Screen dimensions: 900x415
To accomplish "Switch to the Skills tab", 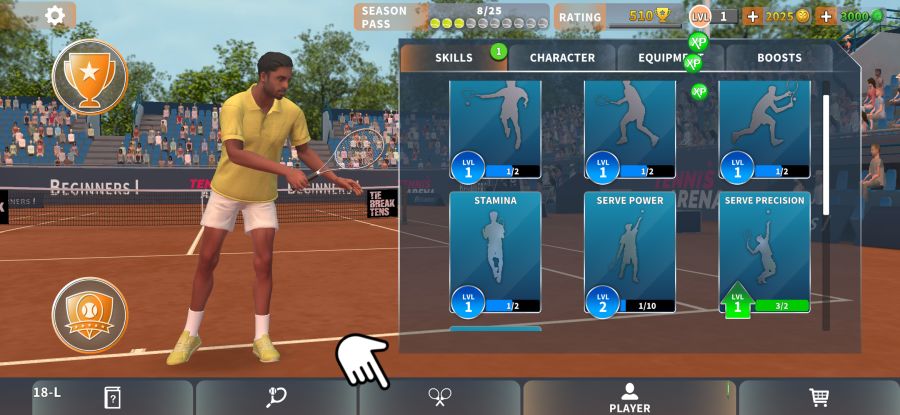I will pos(454,58).
